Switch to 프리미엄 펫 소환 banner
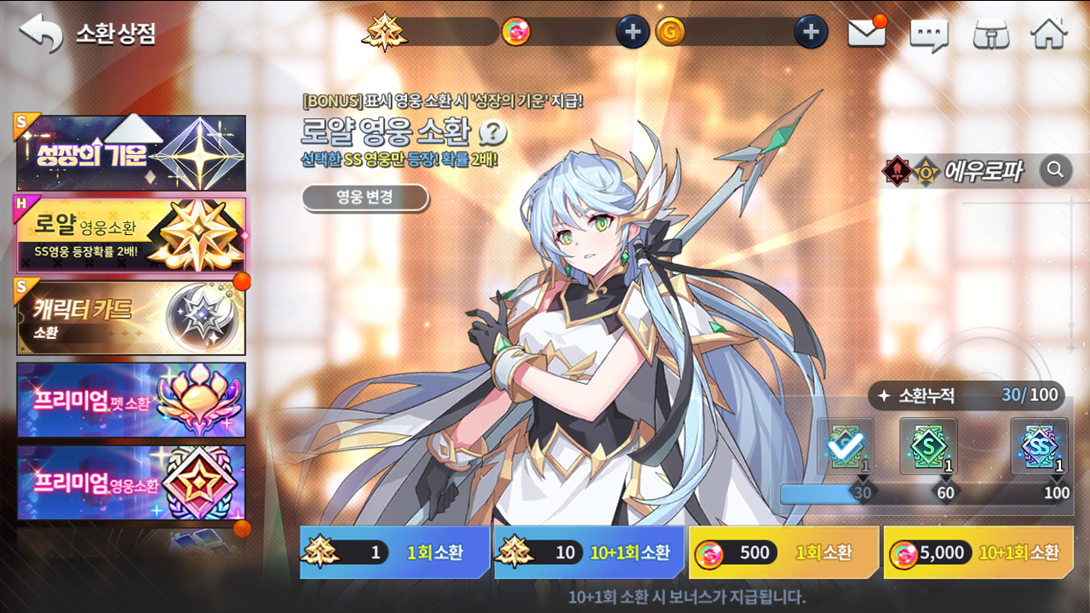1090x613 pixels. point(131,400)
